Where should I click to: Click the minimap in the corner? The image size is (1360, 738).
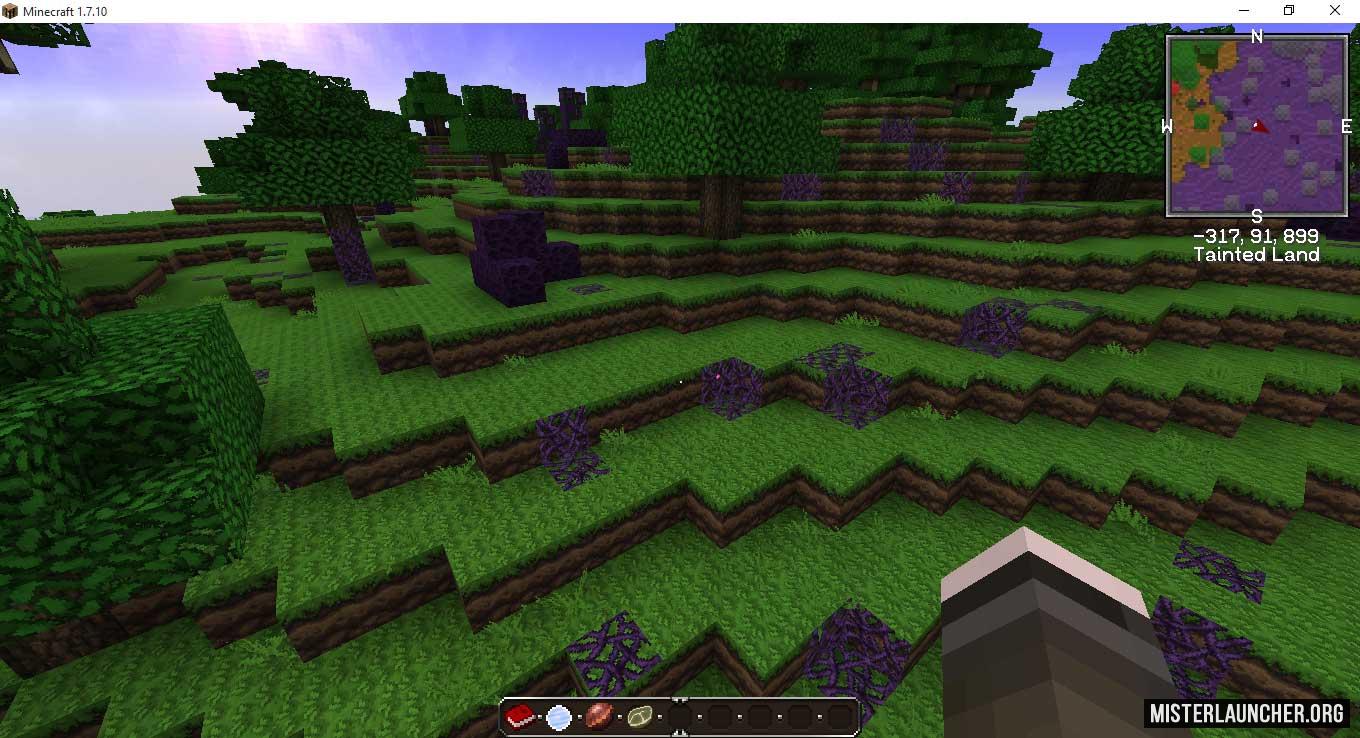coord(1257,124)
